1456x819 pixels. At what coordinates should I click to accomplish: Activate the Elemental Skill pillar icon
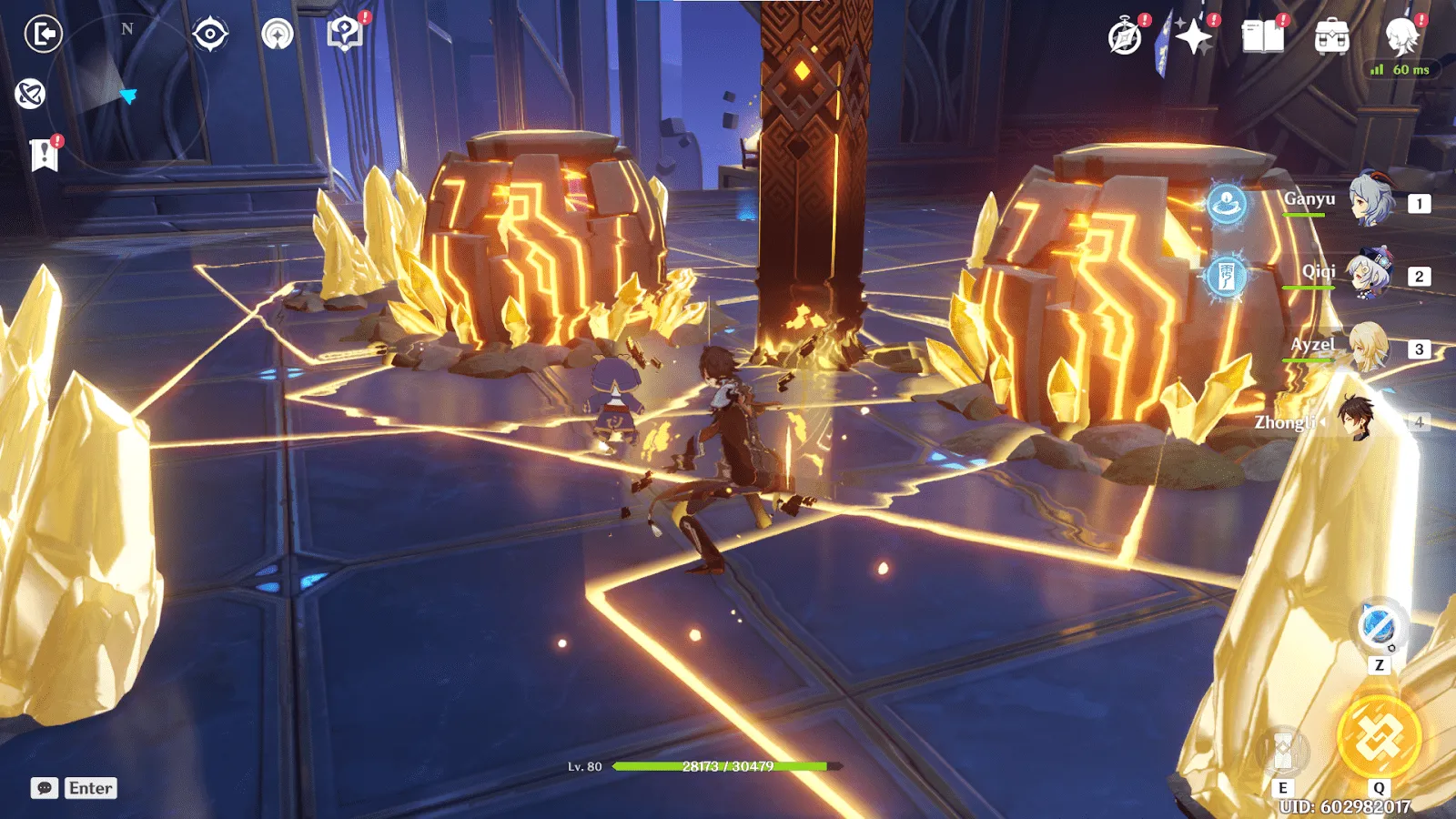(1283, 752)
